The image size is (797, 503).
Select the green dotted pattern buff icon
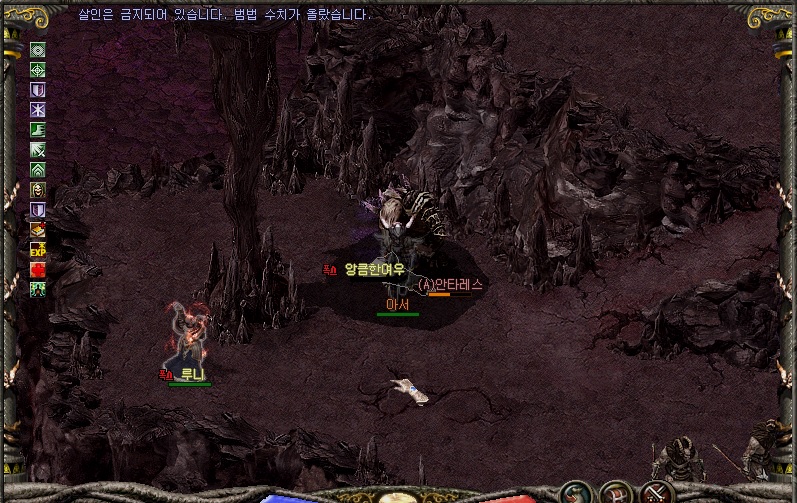[x=38, y=289]
